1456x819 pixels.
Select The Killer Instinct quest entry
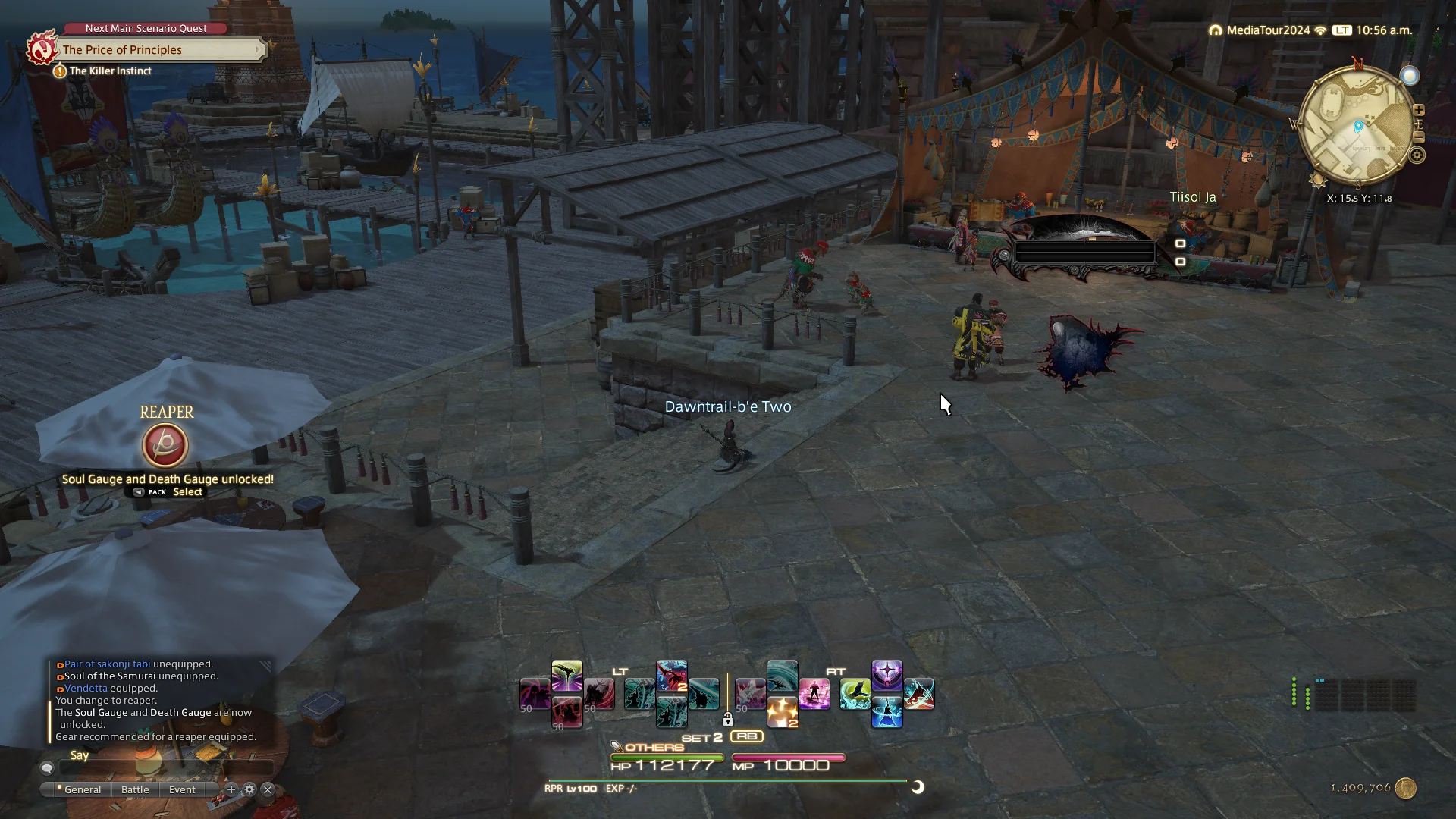110,71
